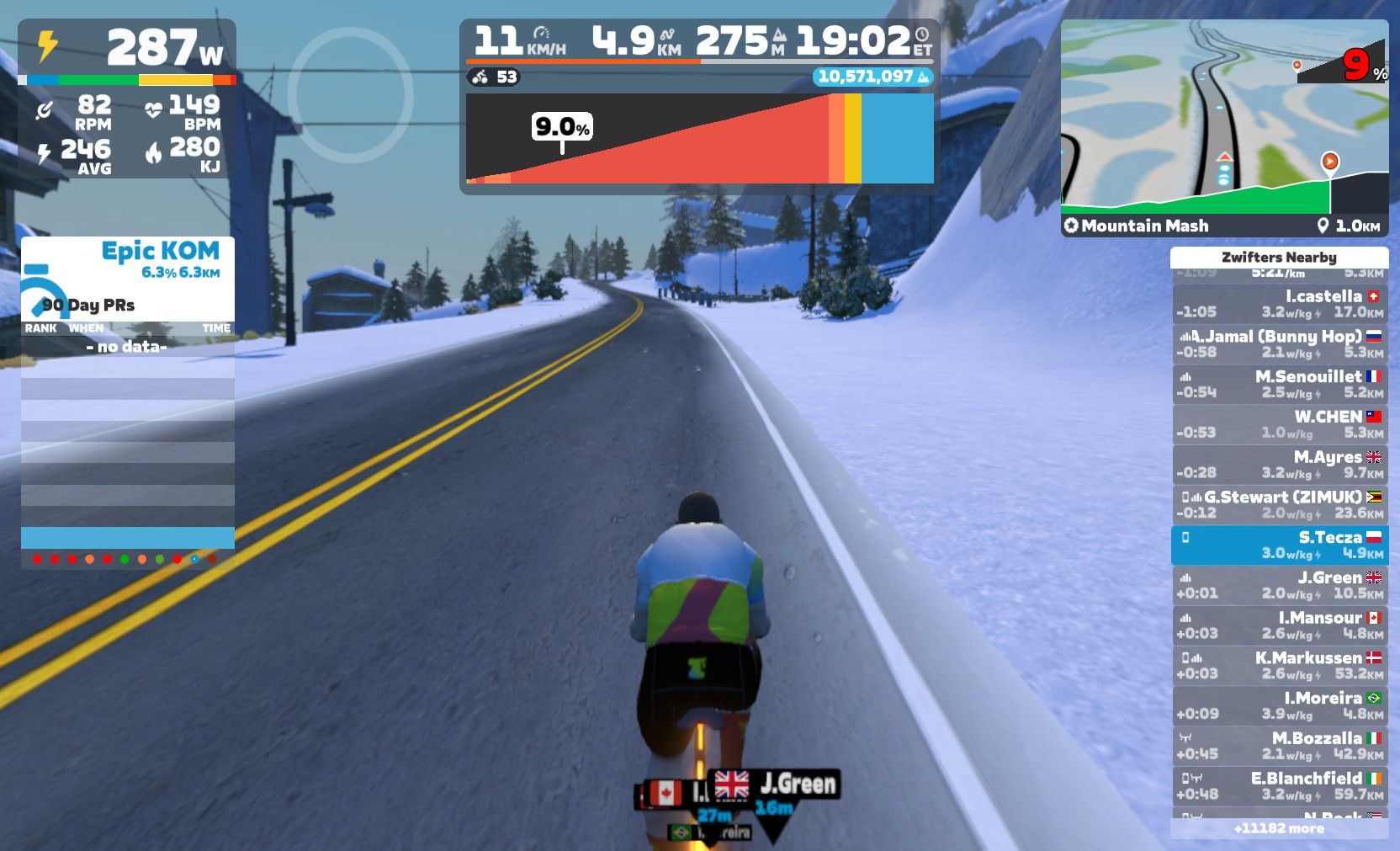Select I.castella in Zwifters Nearby list
The width and height of the screenshot is (1400, 851).
coord(1279,304)
